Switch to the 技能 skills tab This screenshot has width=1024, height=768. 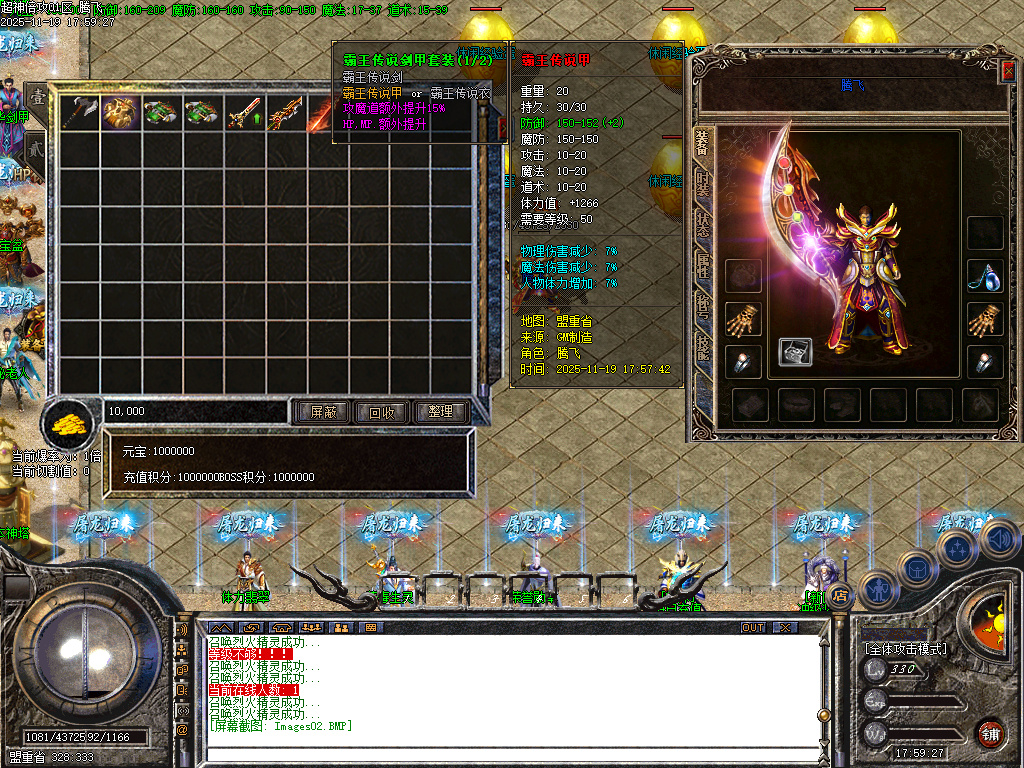click(703, 345)
